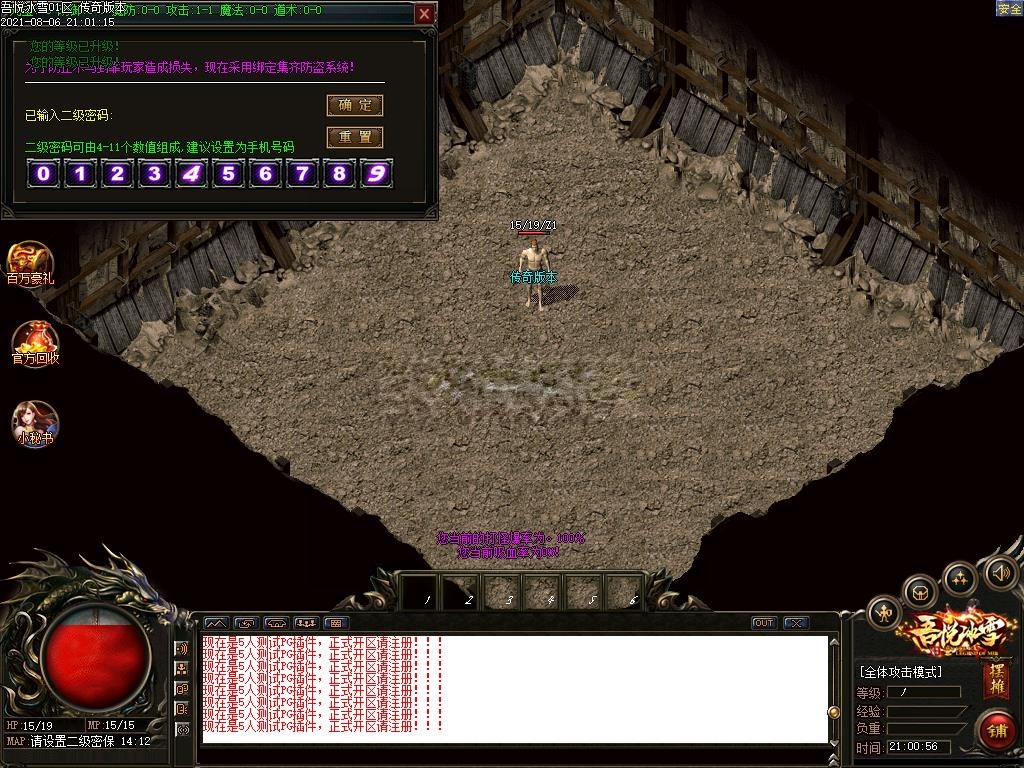1024x768 pixels.
Task: Toggle the sound speaker button
Action: 1001,573
